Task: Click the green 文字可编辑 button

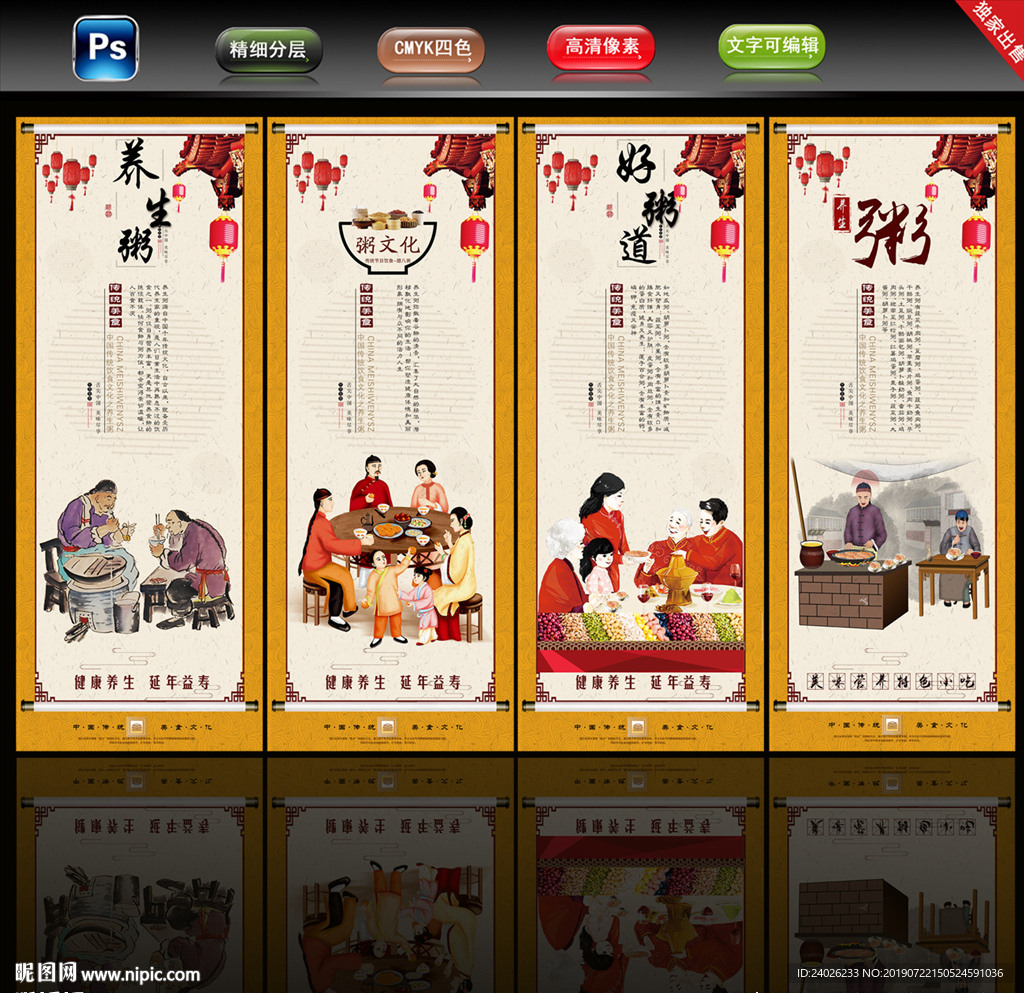Action: click(x=772, y=46)
